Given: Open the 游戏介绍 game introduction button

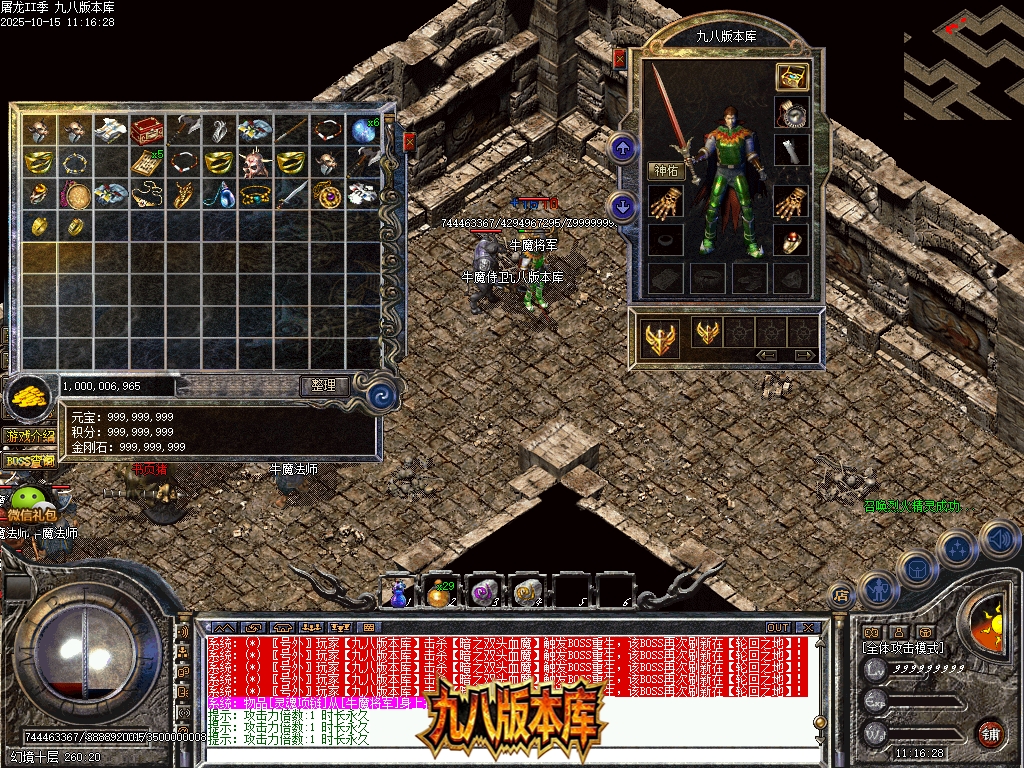Looking at the screenshot, I should pyautogui.click(x=30, y=437).
